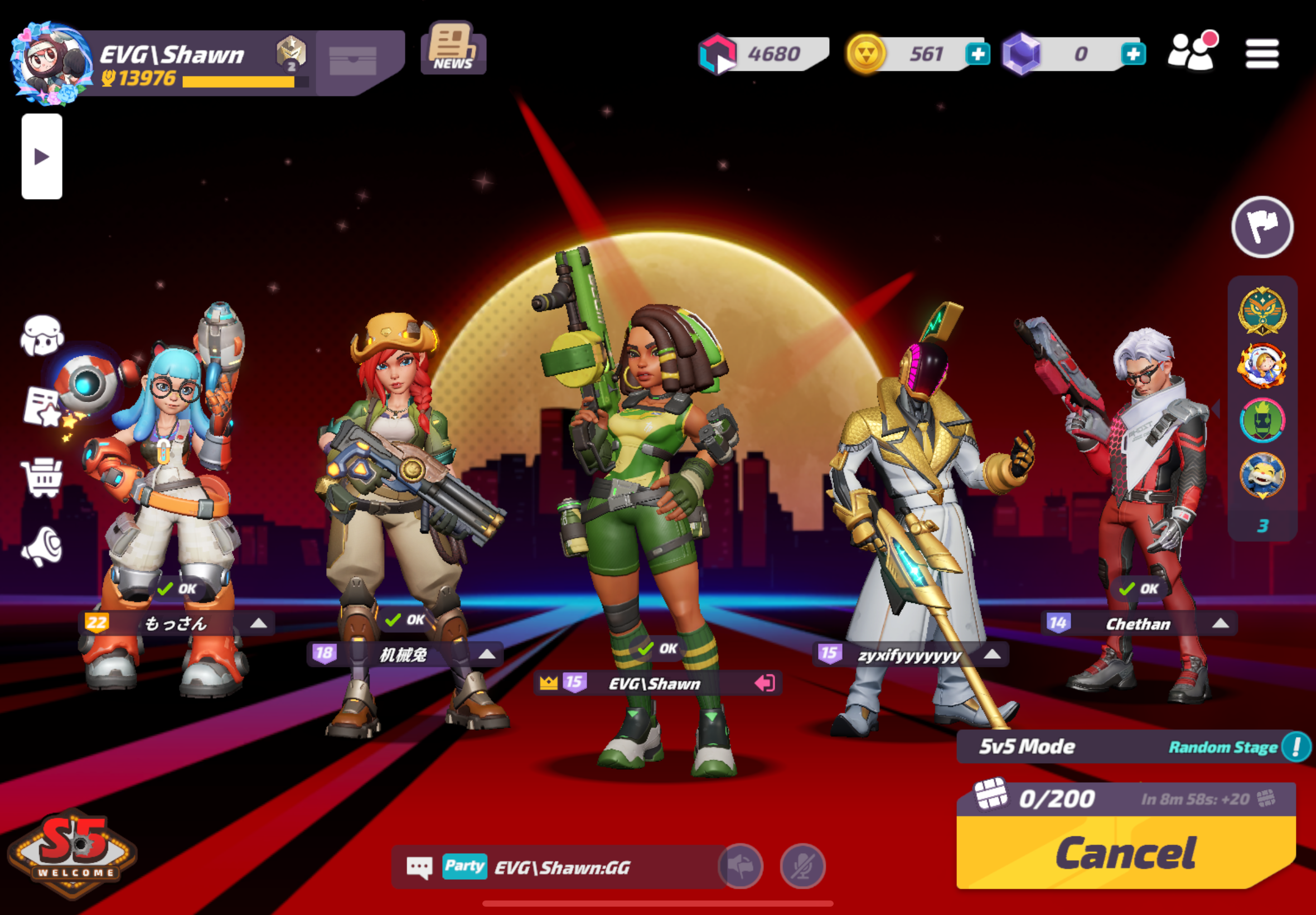Viewport: 1316px width, 915px height.
Task: Expand the left side panel arrow
Action: click(42, 157)
